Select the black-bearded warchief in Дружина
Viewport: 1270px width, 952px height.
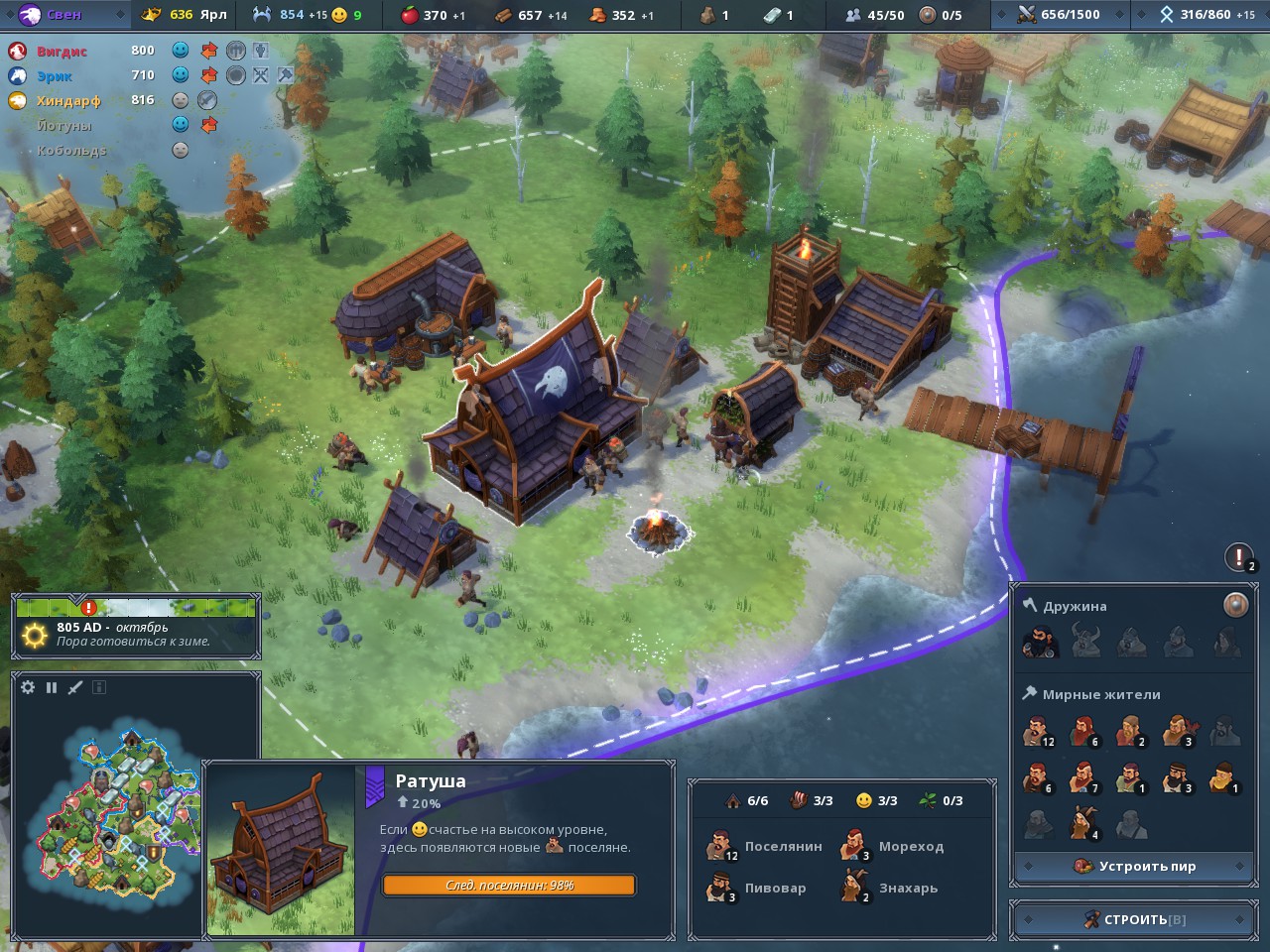coord(1039,643)
